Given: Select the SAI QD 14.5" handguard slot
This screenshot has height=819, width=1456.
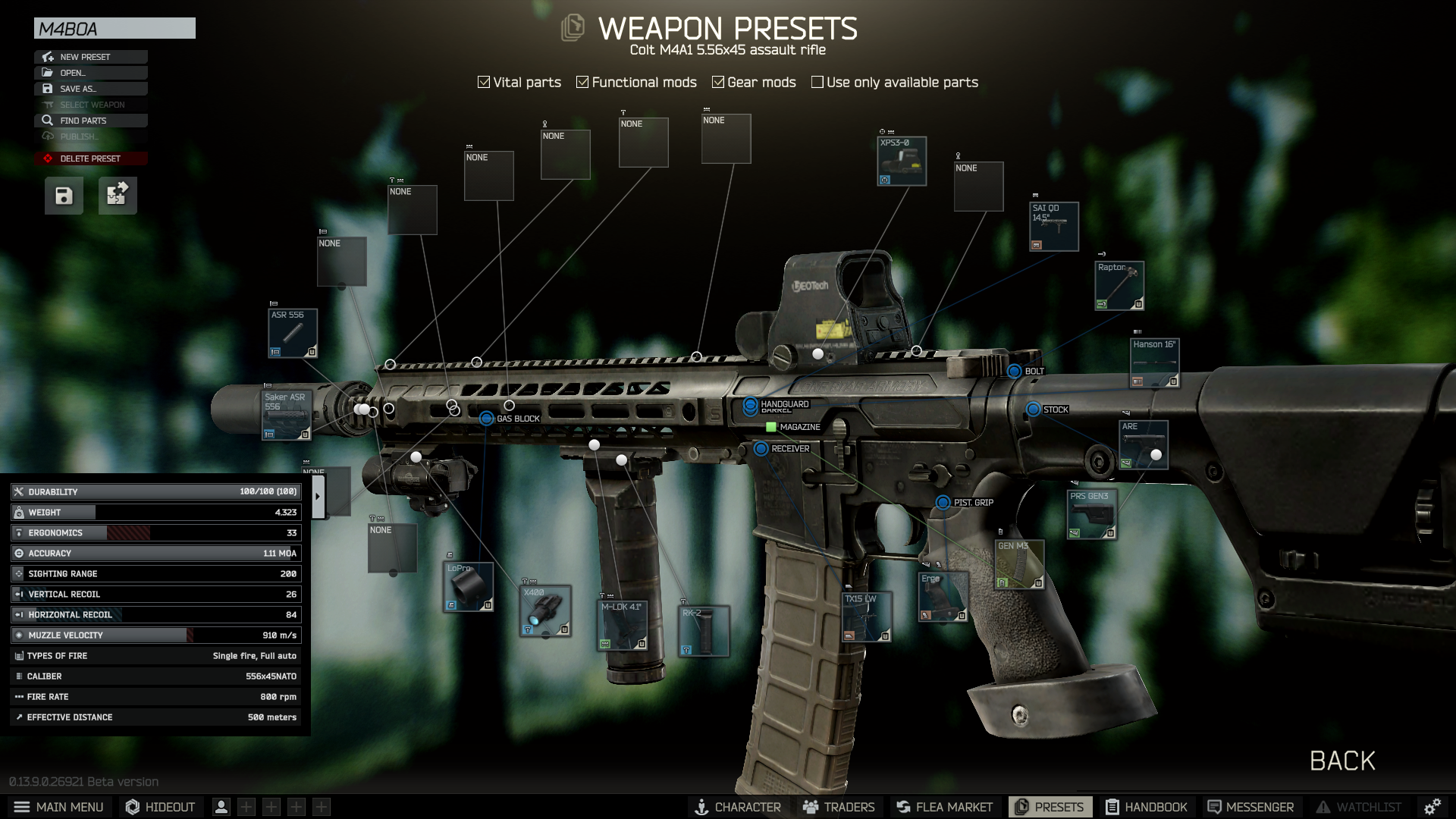Looking at the screenshot, I should (1054, 227).
